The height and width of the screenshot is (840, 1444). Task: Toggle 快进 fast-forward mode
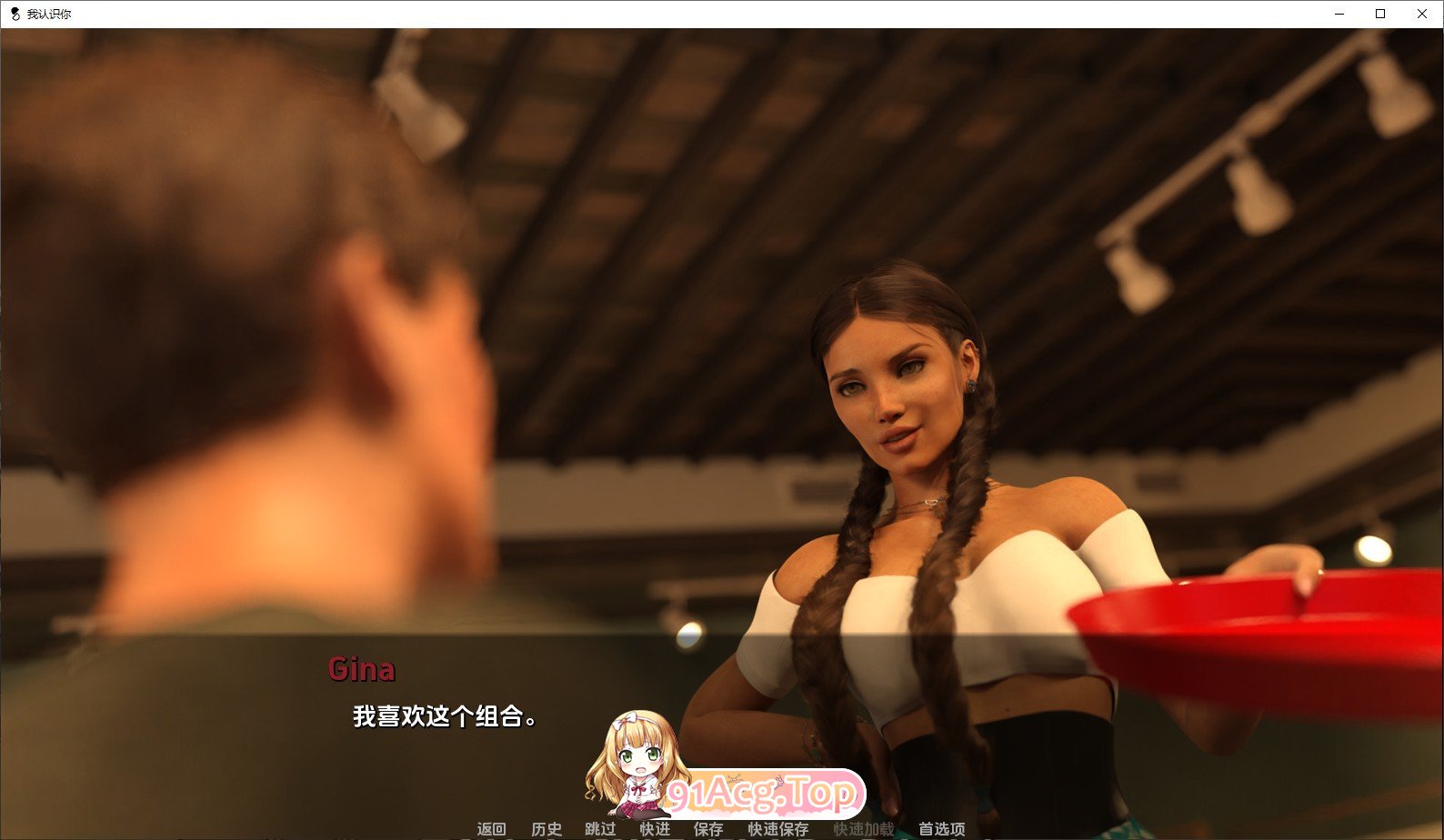click(x=656, y=829)
